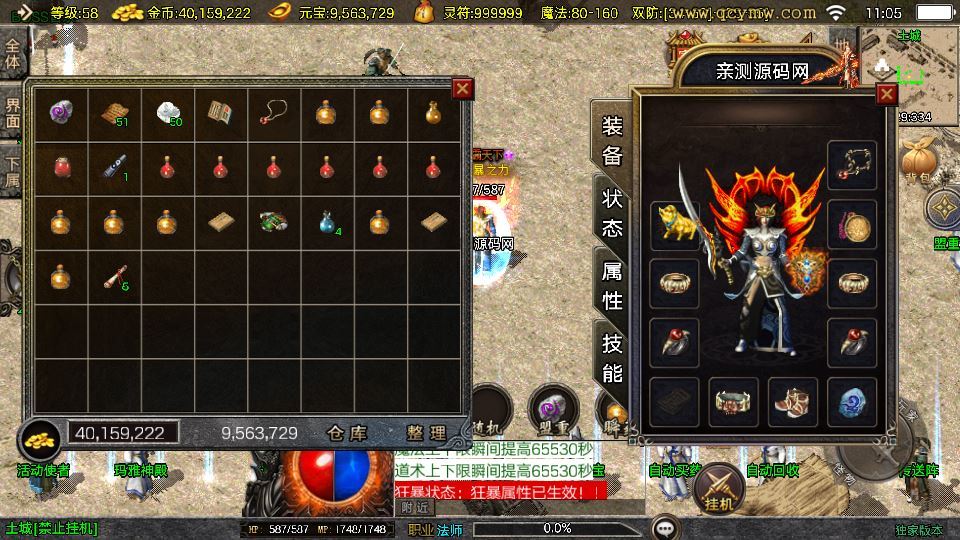960x540 pixels.
Task: Switch to the 装备 equipment tab
Action: [x=612, y=141]
